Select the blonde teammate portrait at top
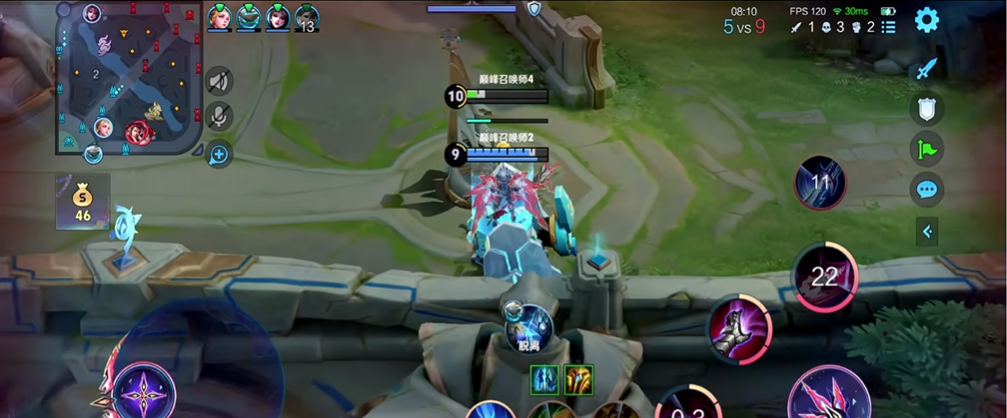 pyautogui.click(x=219, y=17)
